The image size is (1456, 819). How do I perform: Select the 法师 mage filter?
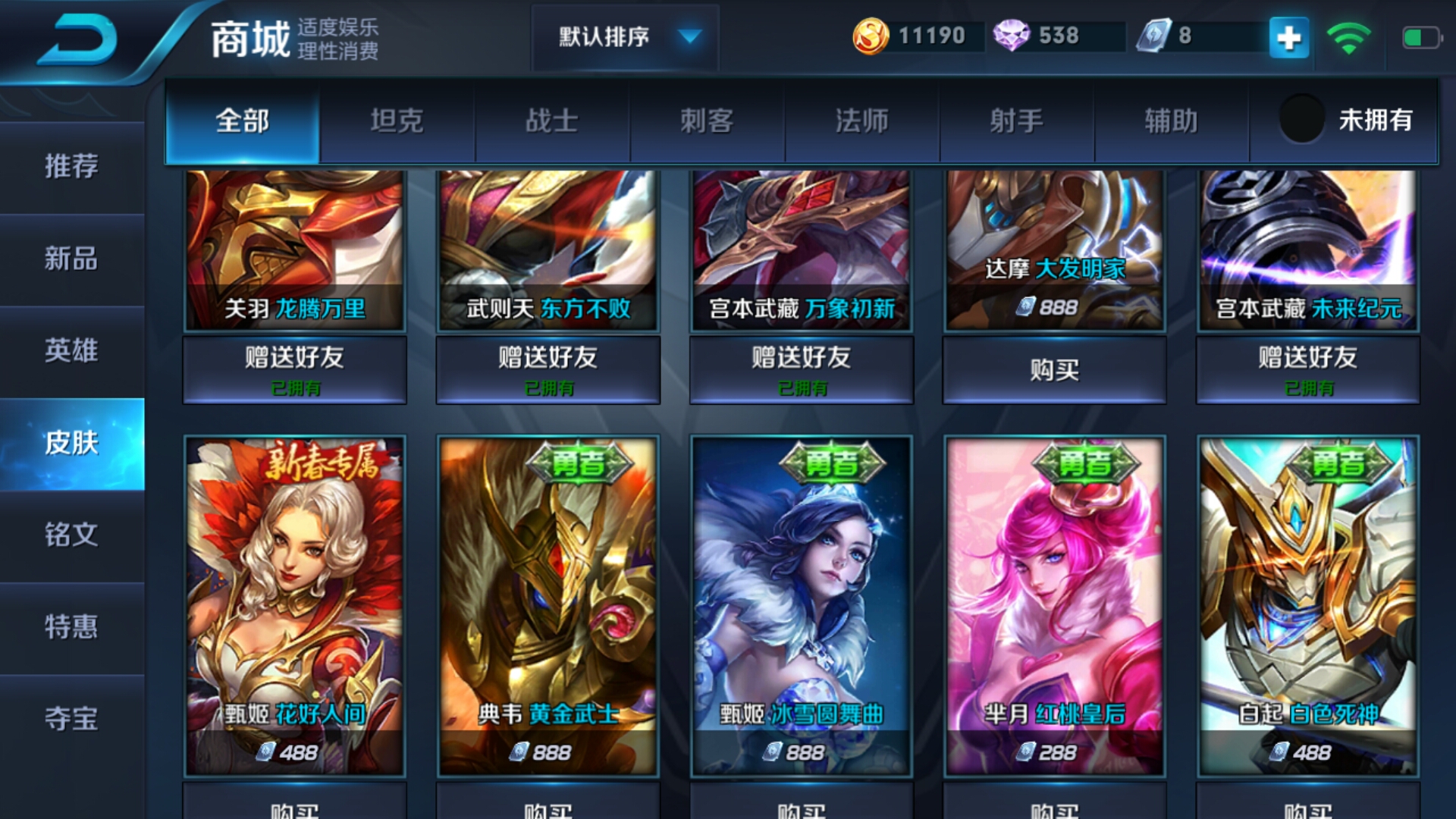861,121
